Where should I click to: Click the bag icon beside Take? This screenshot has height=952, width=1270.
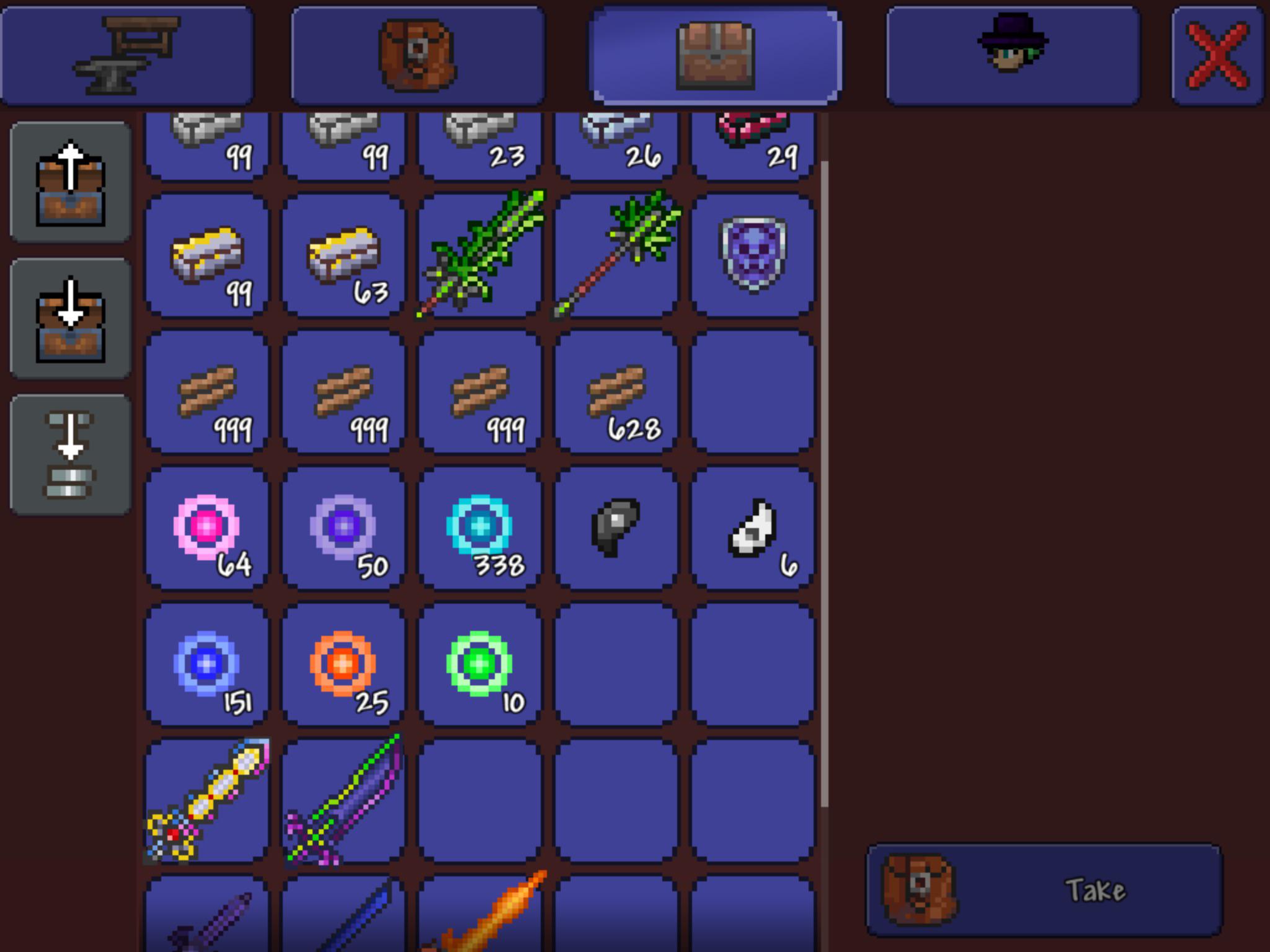click(x=928, y=888)
